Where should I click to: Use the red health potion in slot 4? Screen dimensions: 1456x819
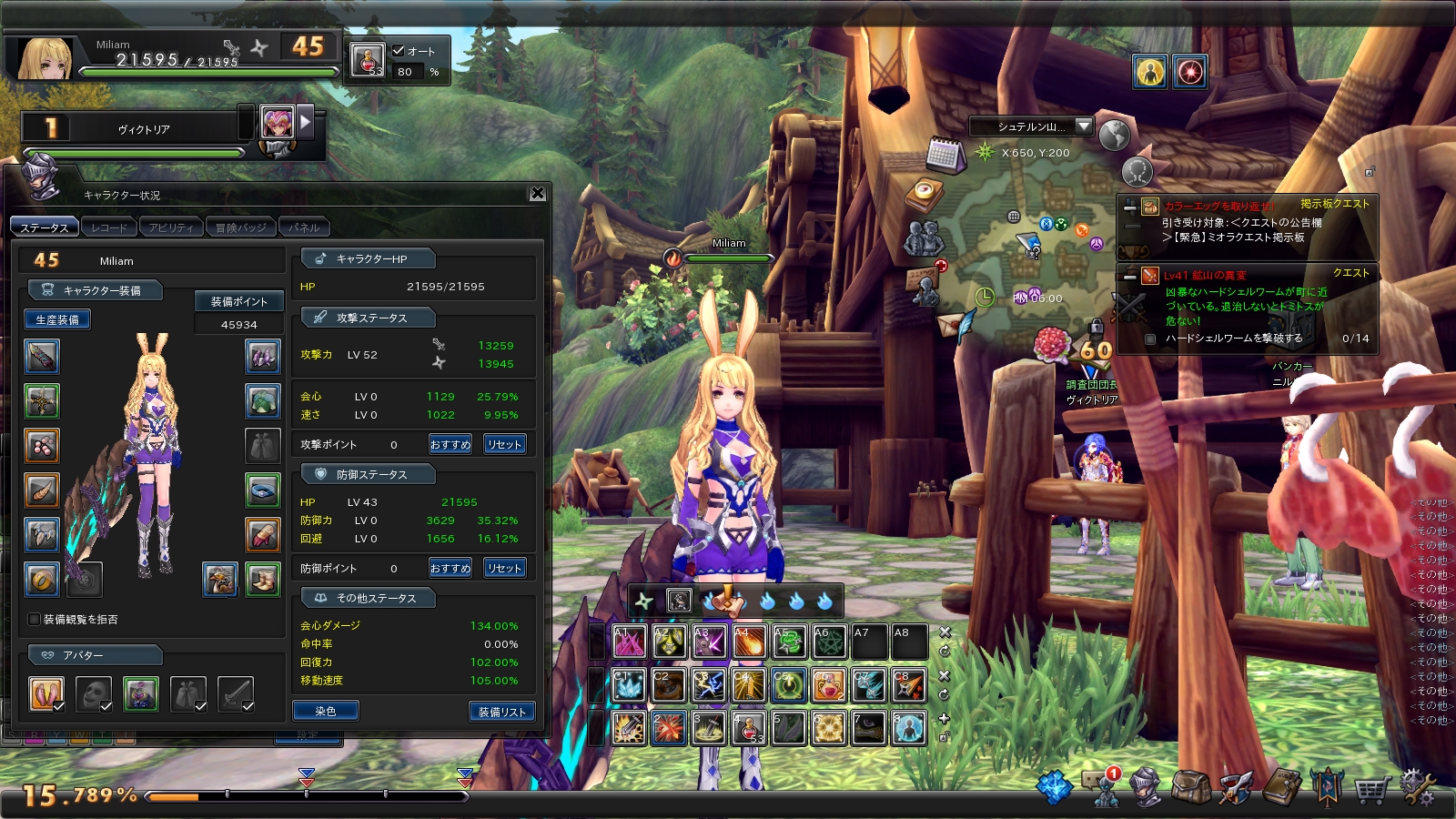coord(748,728)
